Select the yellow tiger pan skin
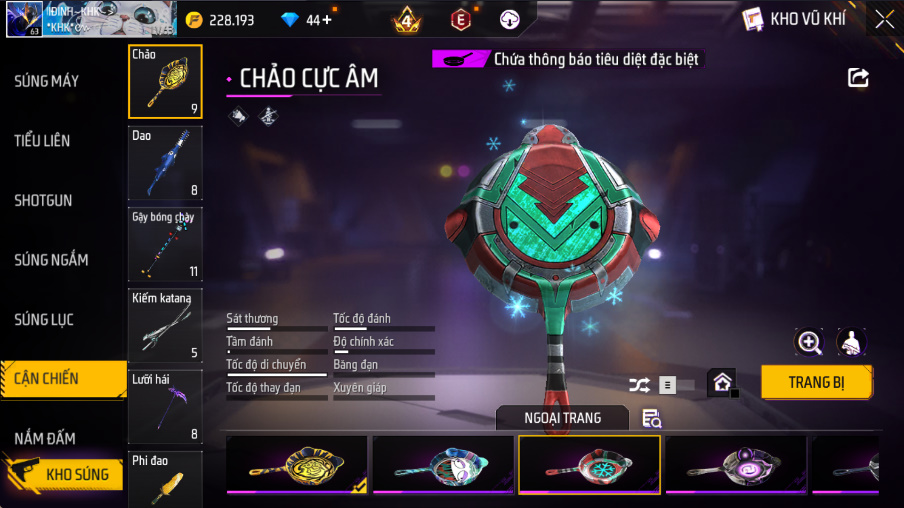904x508 pixels. (x=296, y=466)
